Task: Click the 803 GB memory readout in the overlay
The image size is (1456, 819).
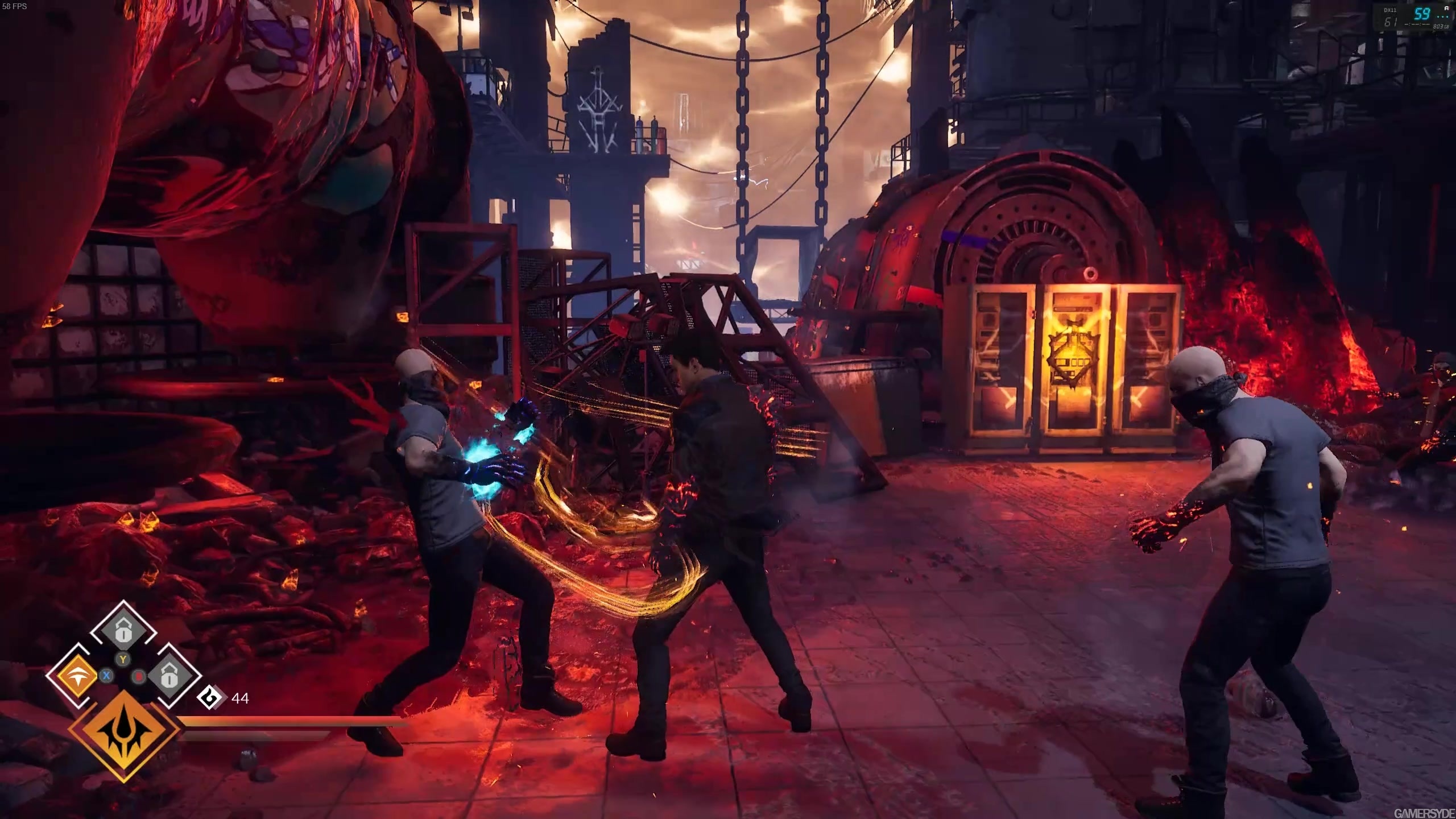Action: (1440, 26)
